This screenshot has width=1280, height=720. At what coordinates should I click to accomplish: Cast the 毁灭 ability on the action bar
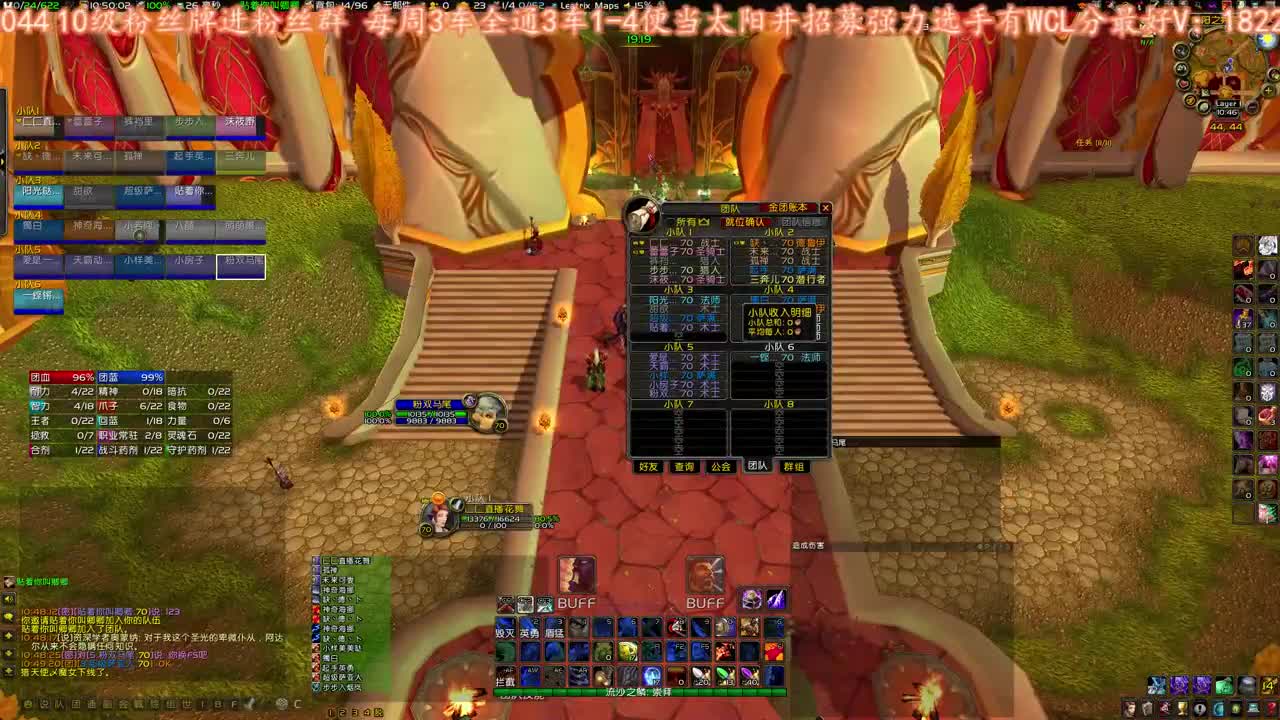click(506, 627)
